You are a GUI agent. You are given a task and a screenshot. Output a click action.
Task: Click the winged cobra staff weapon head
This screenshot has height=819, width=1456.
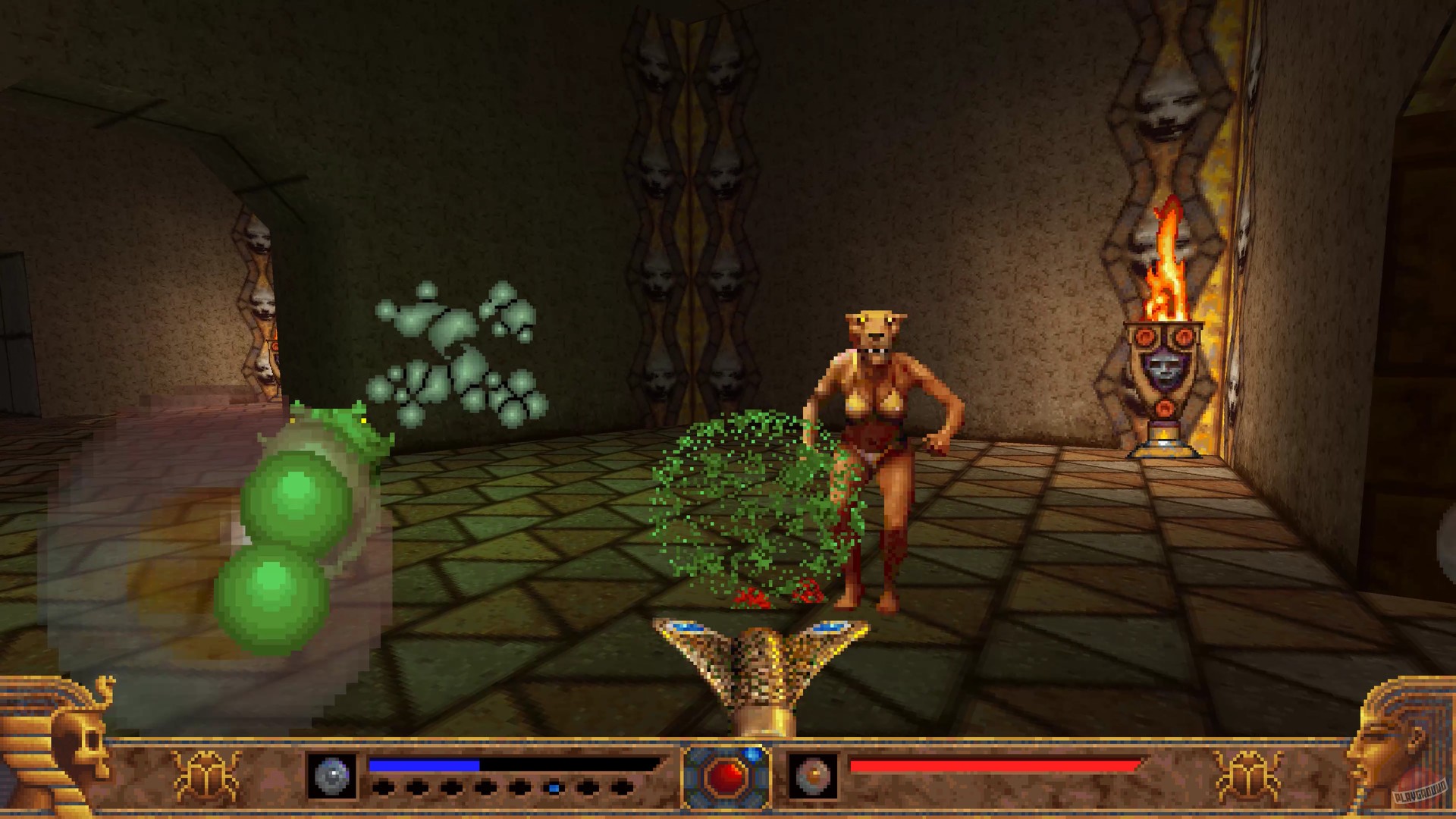(758, 660)
